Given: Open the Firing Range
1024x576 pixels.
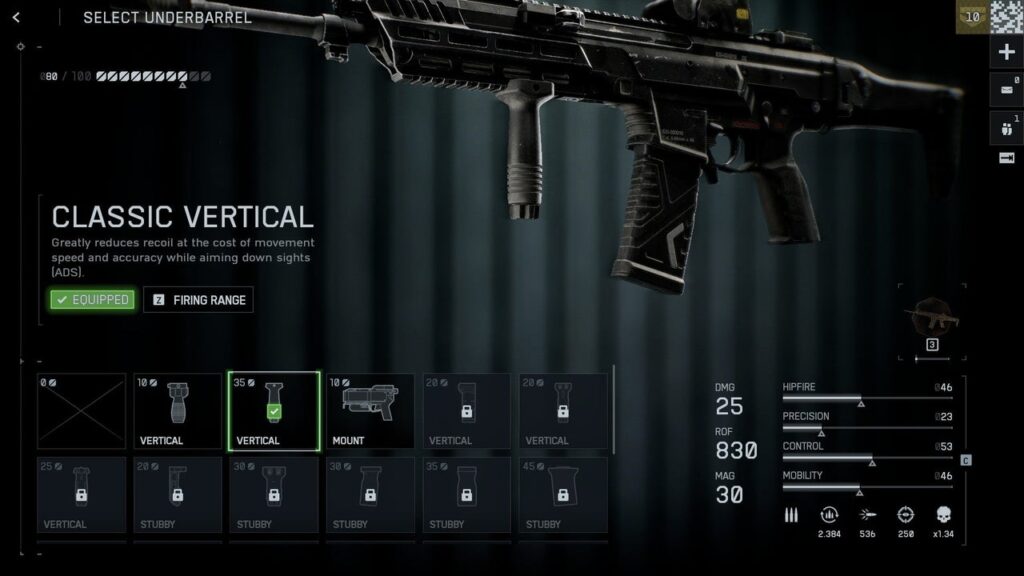Looking at the screenshot, I should (x=199, y=299).
